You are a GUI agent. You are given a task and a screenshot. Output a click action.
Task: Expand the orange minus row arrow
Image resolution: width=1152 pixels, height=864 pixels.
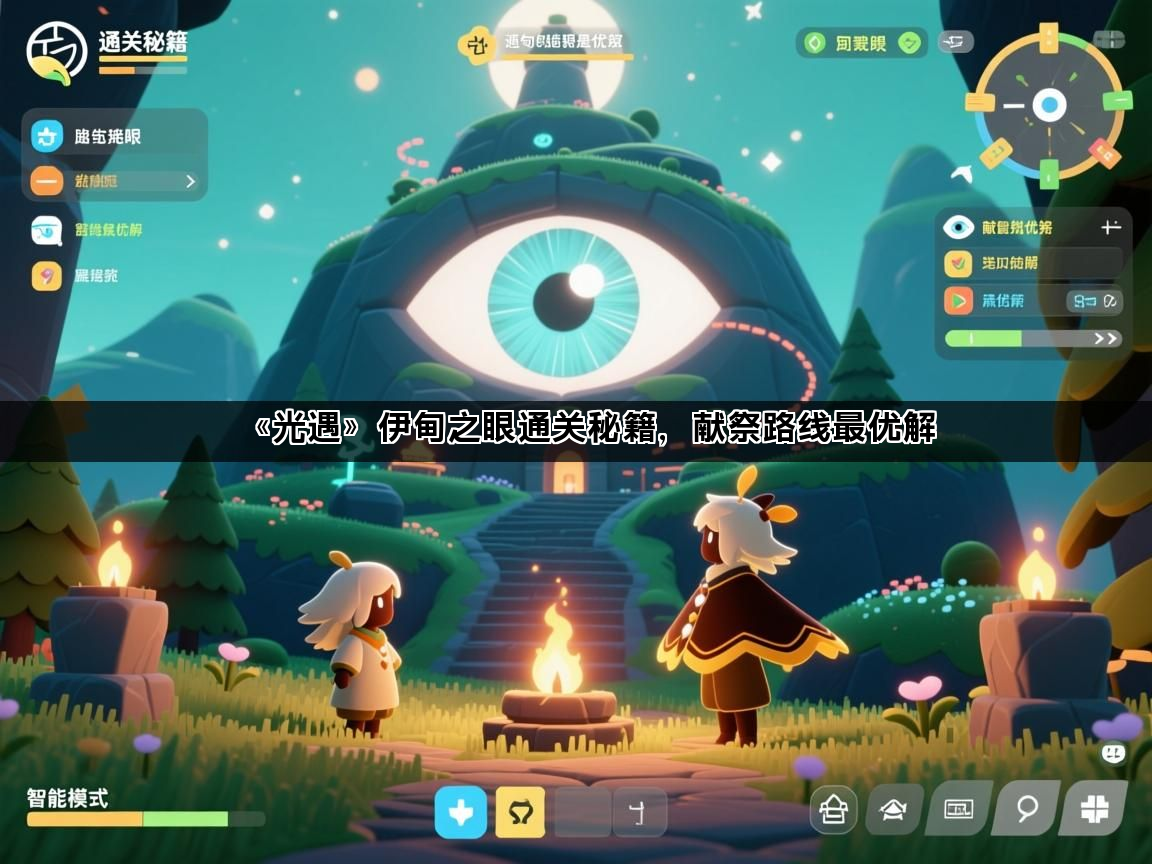click(x=190, y=182)
